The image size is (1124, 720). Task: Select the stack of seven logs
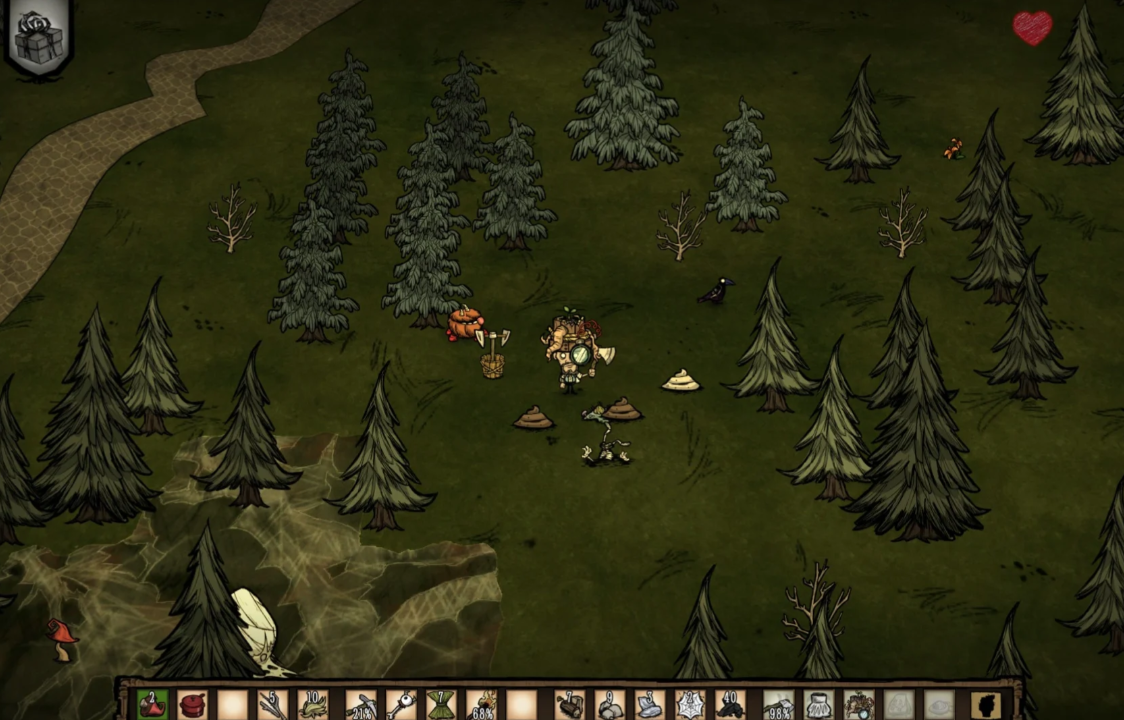[570, 705]
